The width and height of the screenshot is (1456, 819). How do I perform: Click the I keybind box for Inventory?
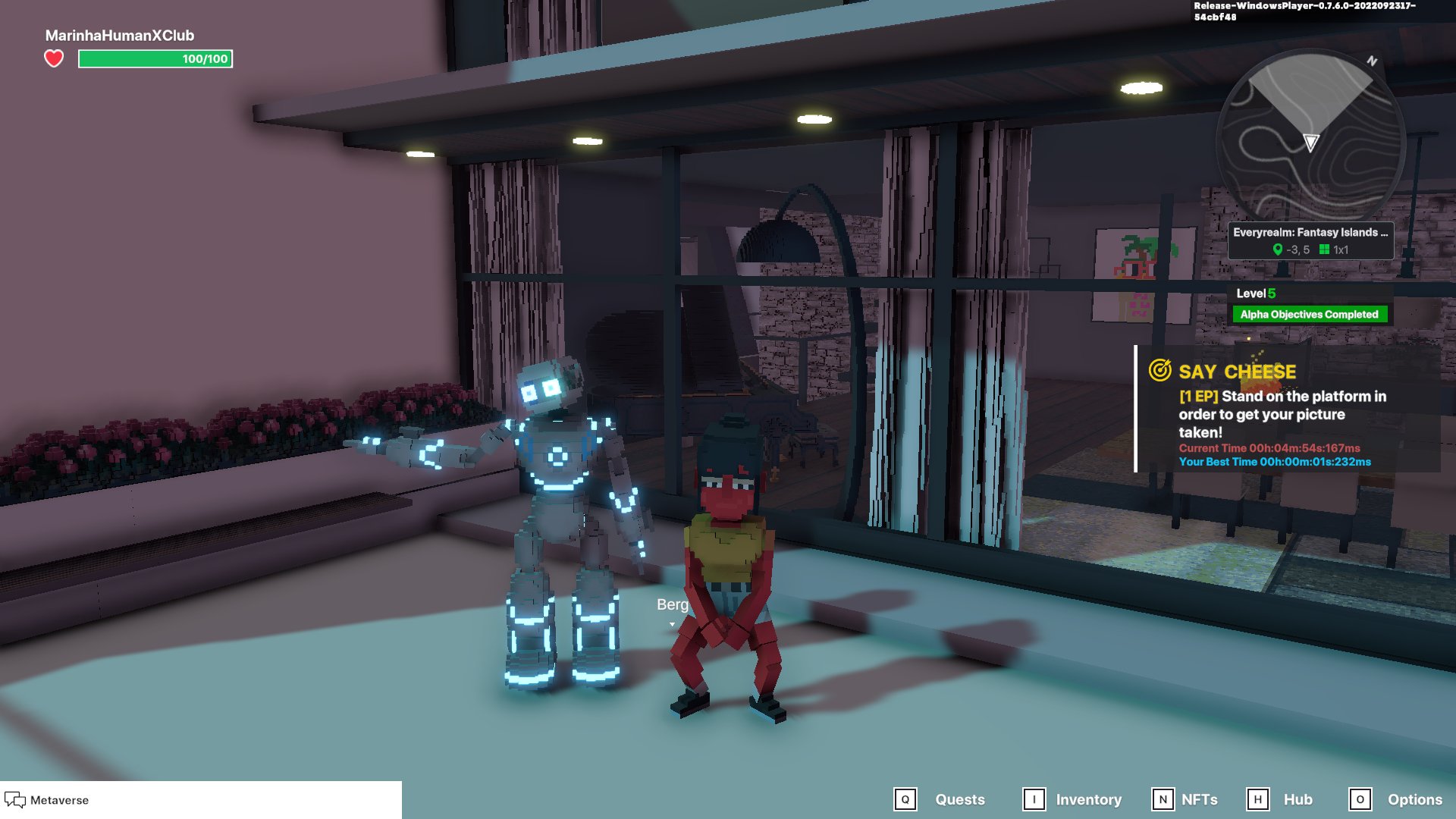pyautogui.click(x=1033, y=799)
